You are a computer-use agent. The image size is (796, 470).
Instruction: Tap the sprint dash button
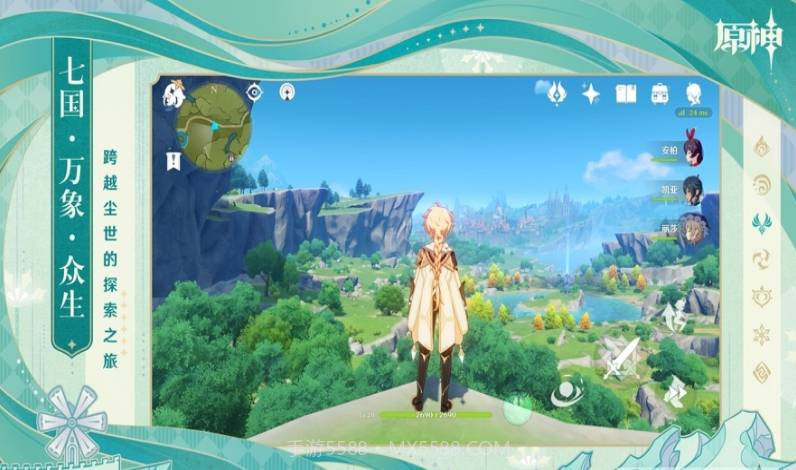674,389
